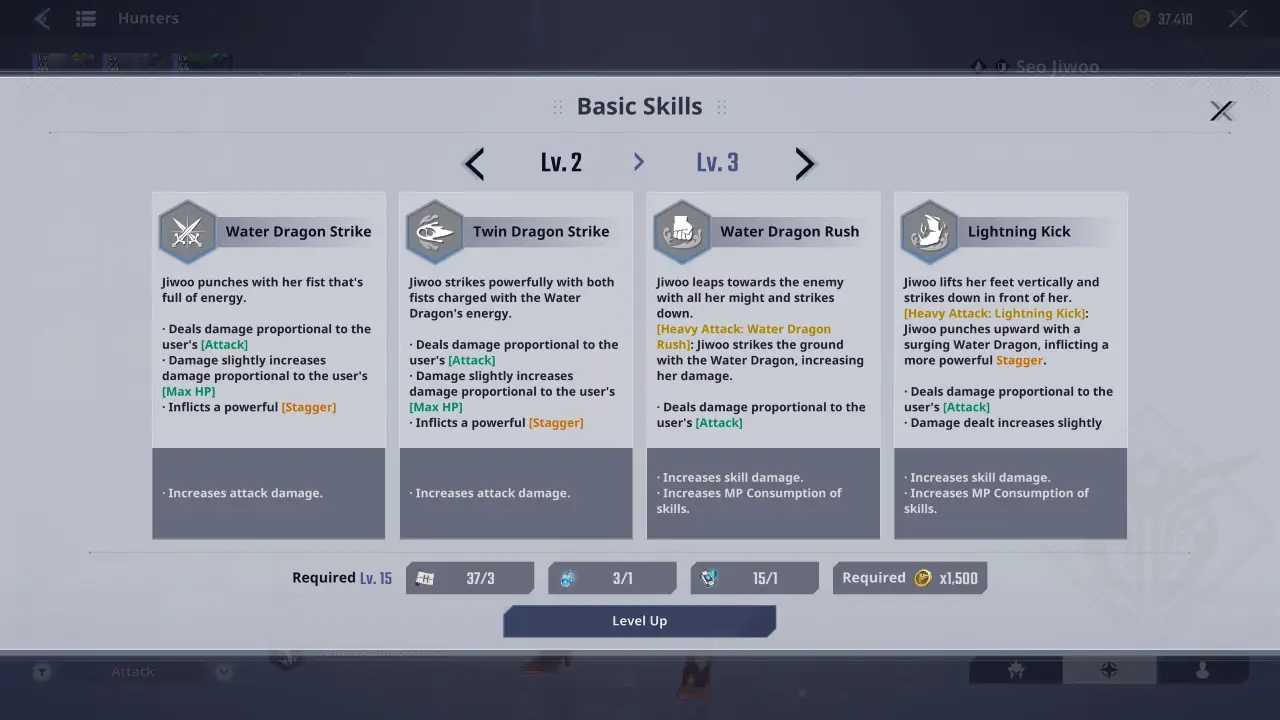1280x720 pixels.
Task: Open the Water Dragon Rush skill icon
Action: 681,231
